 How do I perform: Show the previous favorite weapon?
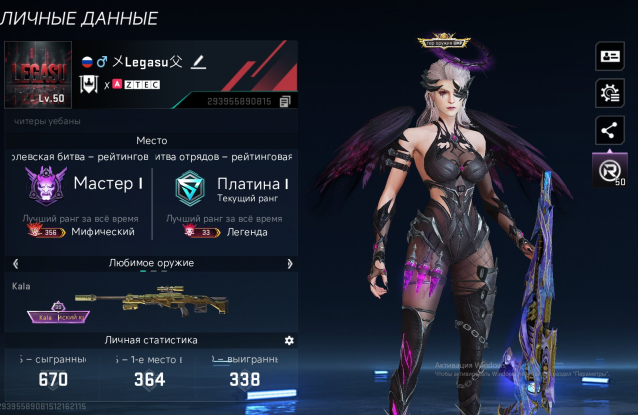click(13, 263)
